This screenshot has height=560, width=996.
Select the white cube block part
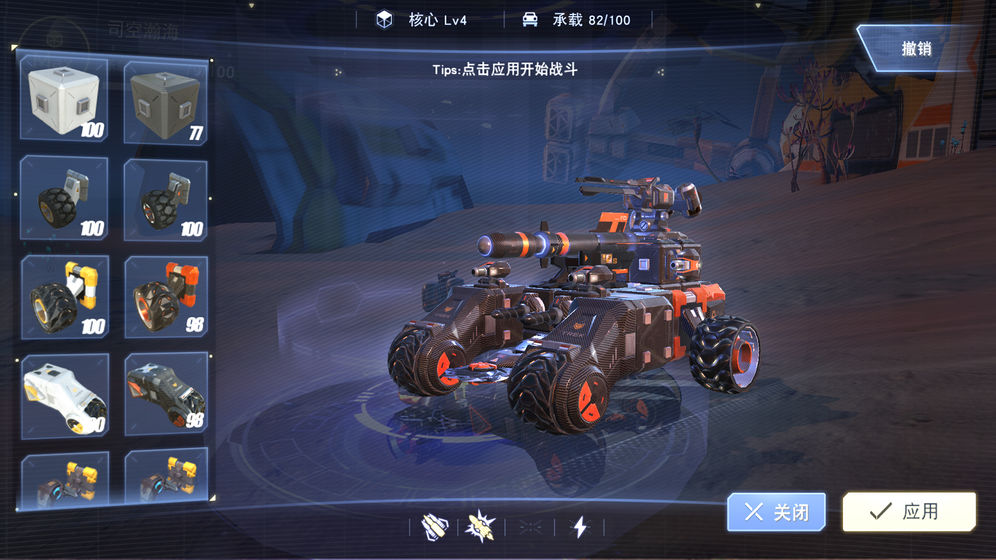[x=65, y=100]
